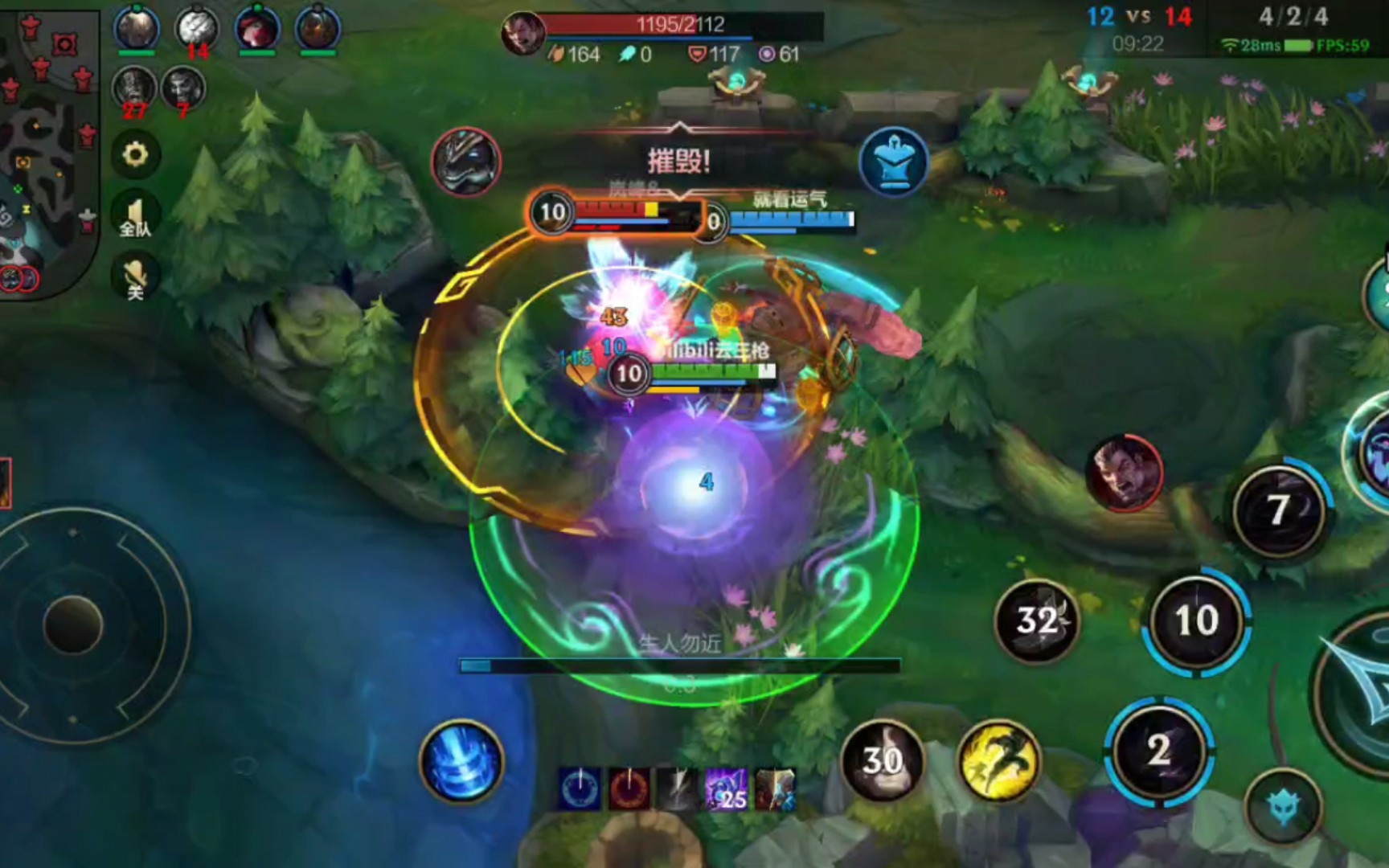The image size is (1389, 868).
Task: Activate the blue summoner spell button
Action: [x=461, y=761]
